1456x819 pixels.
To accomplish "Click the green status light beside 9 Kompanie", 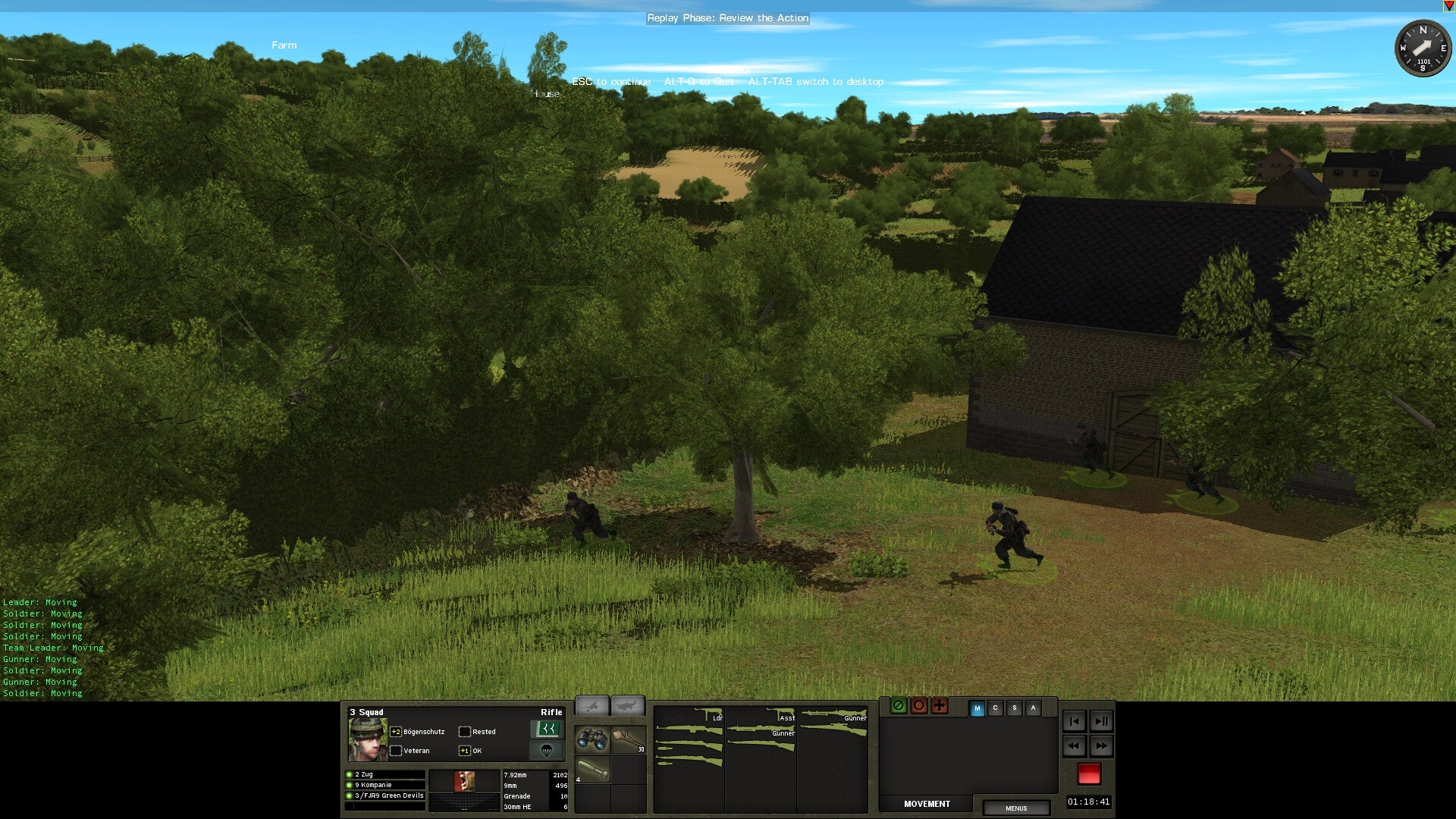I will (348, 785).
